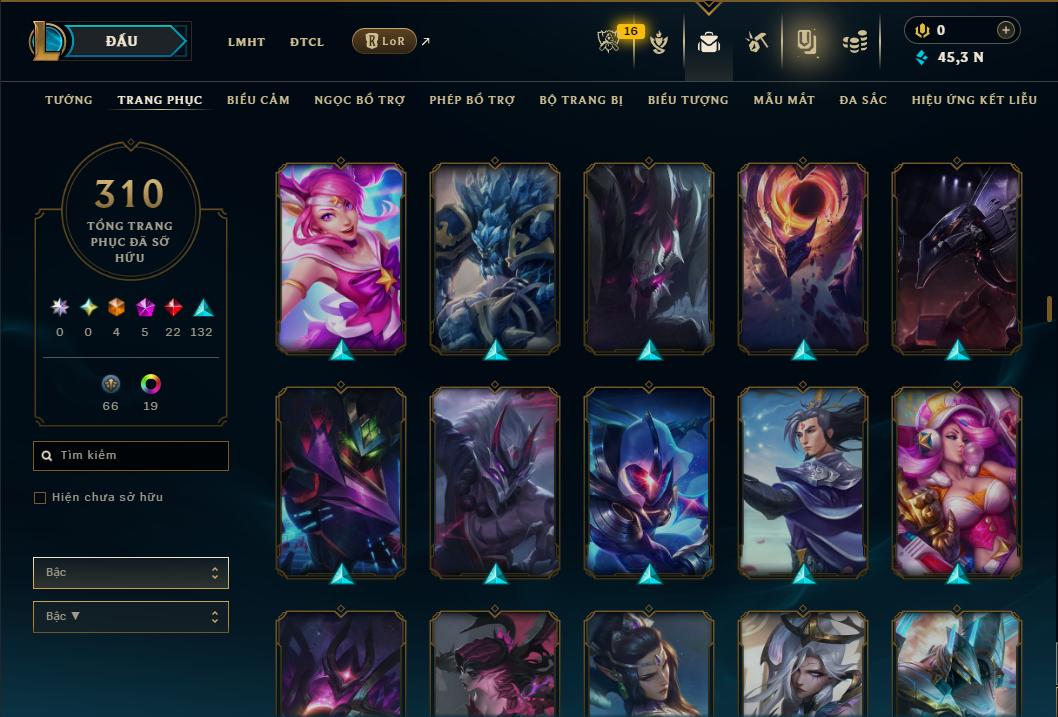
Task: Open the LMHT home link
Action: click(x=246, y=42)
